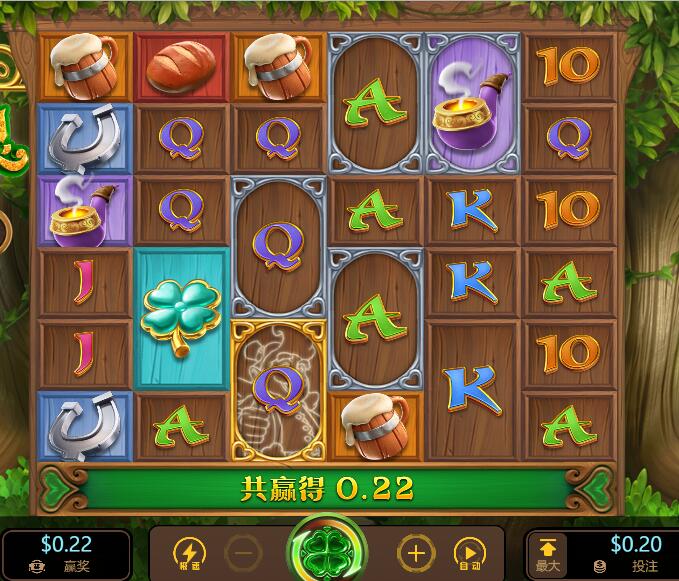Increase the bet with the plus button

tap(416, 553)
